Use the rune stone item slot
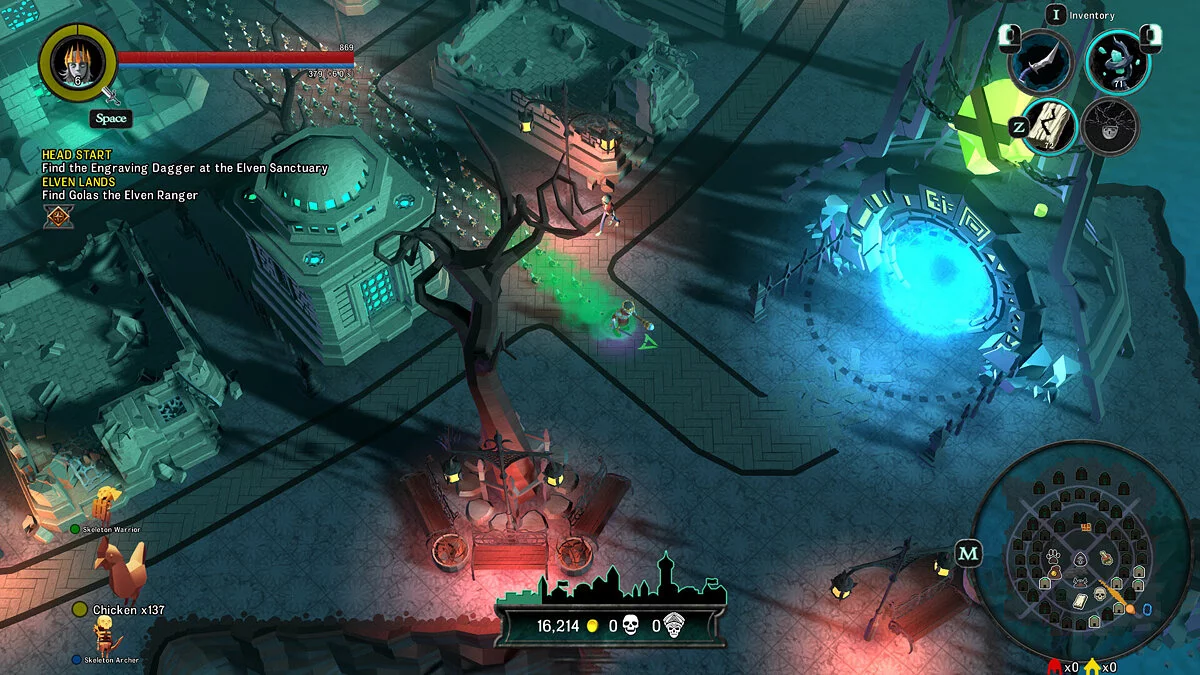 pos(1049,126)
